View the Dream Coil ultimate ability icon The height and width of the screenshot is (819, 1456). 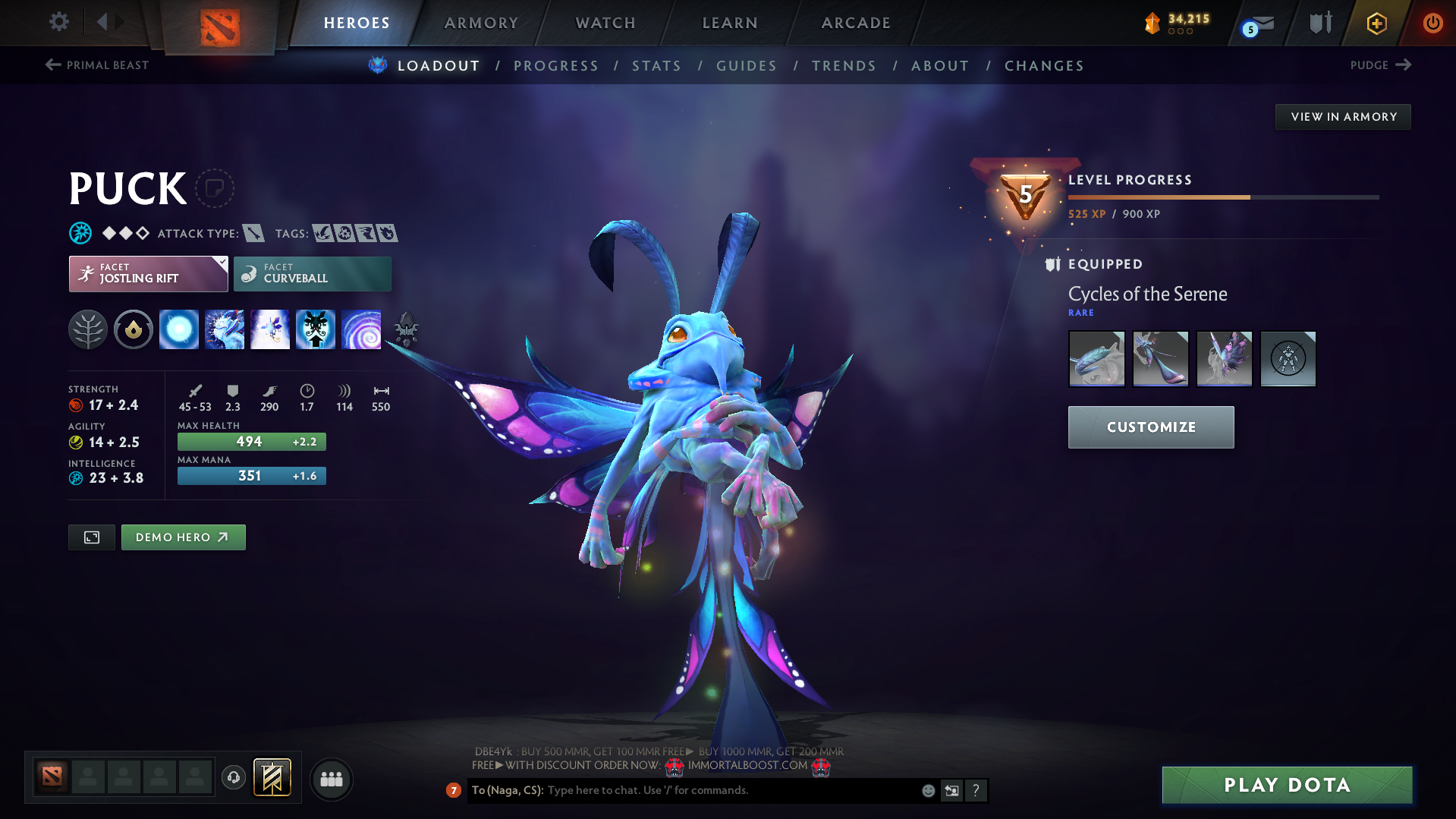tap(362, 329)
